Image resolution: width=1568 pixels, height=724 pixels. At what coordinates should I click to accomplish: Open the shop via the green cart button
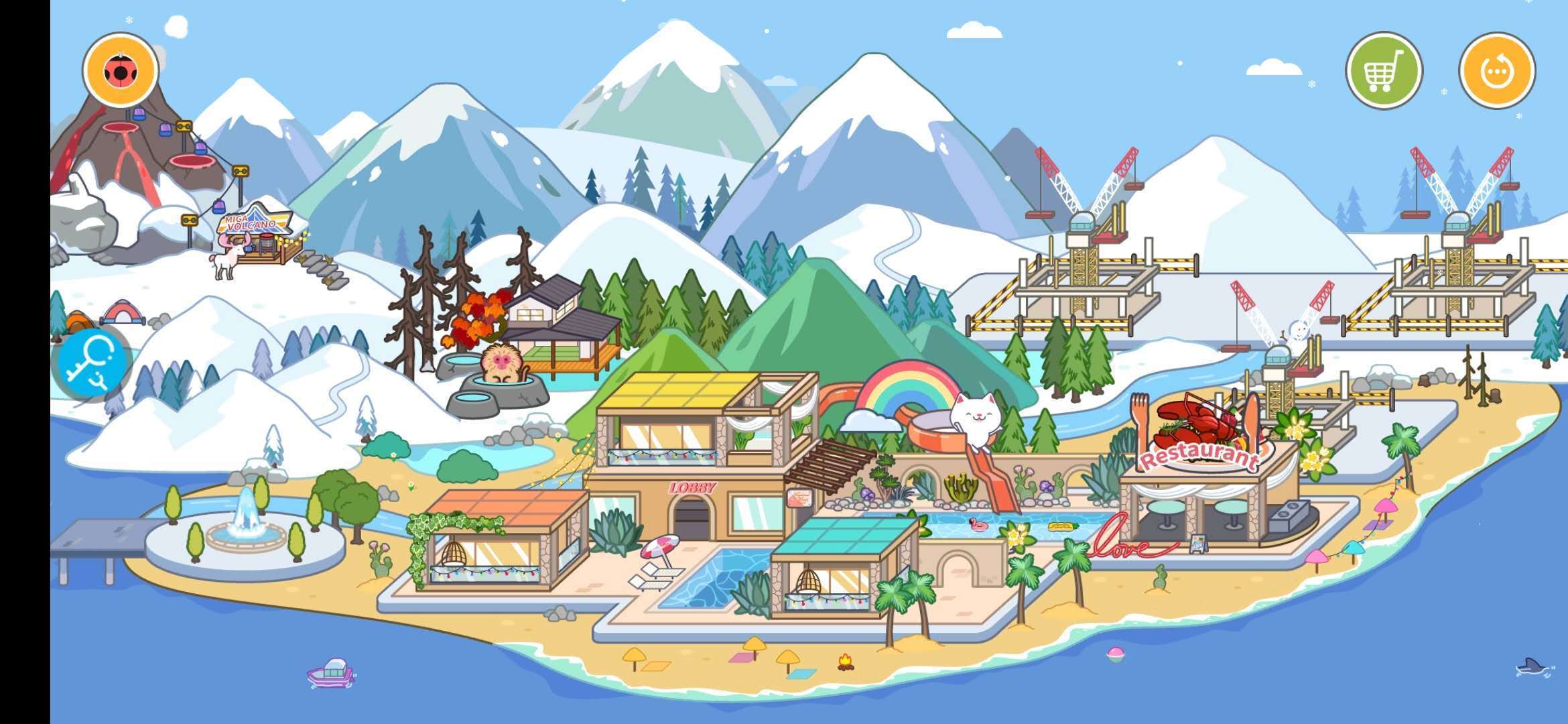(1384, 70)
